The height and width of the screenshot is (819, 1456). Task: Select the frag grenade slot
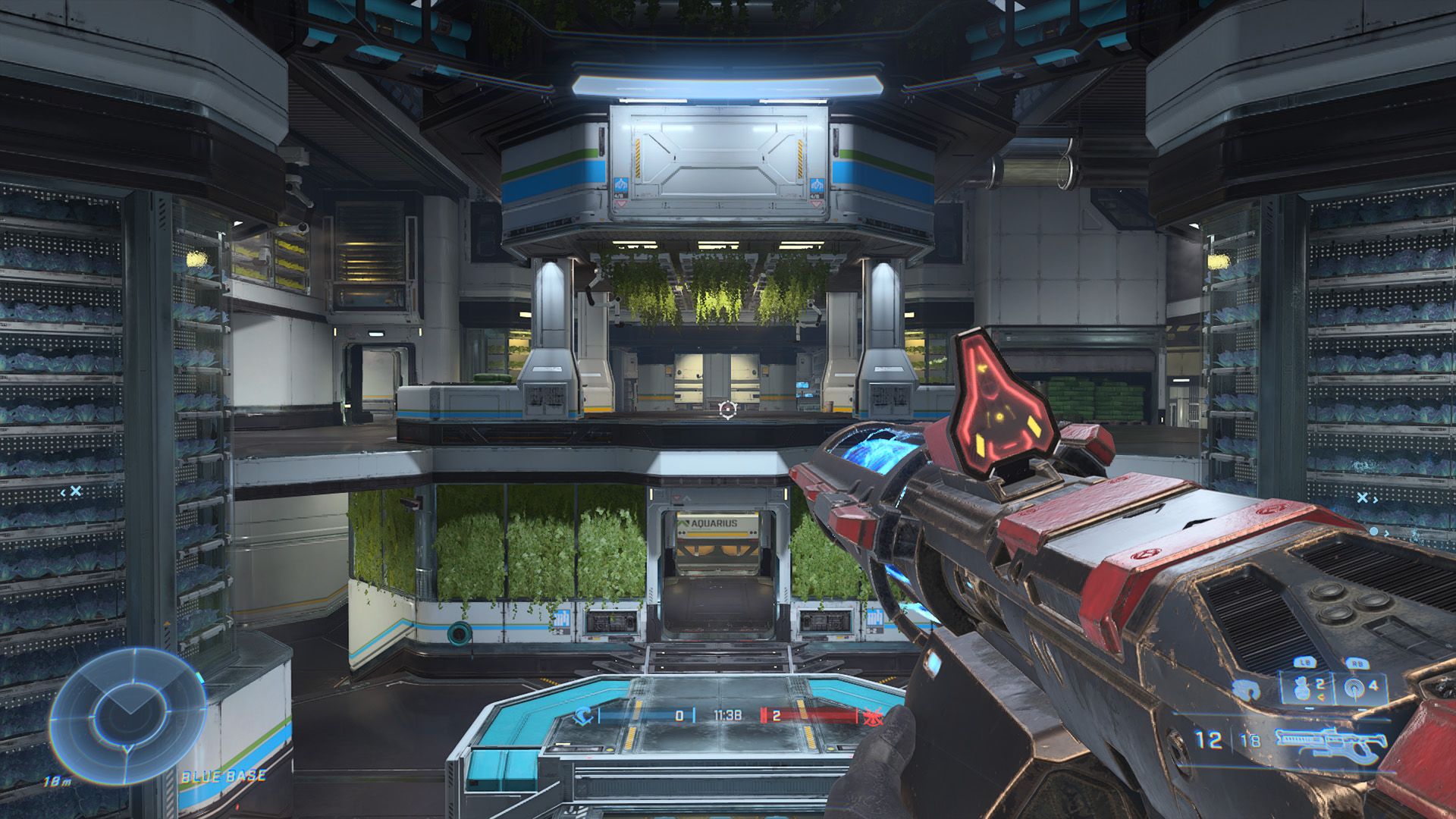(x=1306, y=689)
